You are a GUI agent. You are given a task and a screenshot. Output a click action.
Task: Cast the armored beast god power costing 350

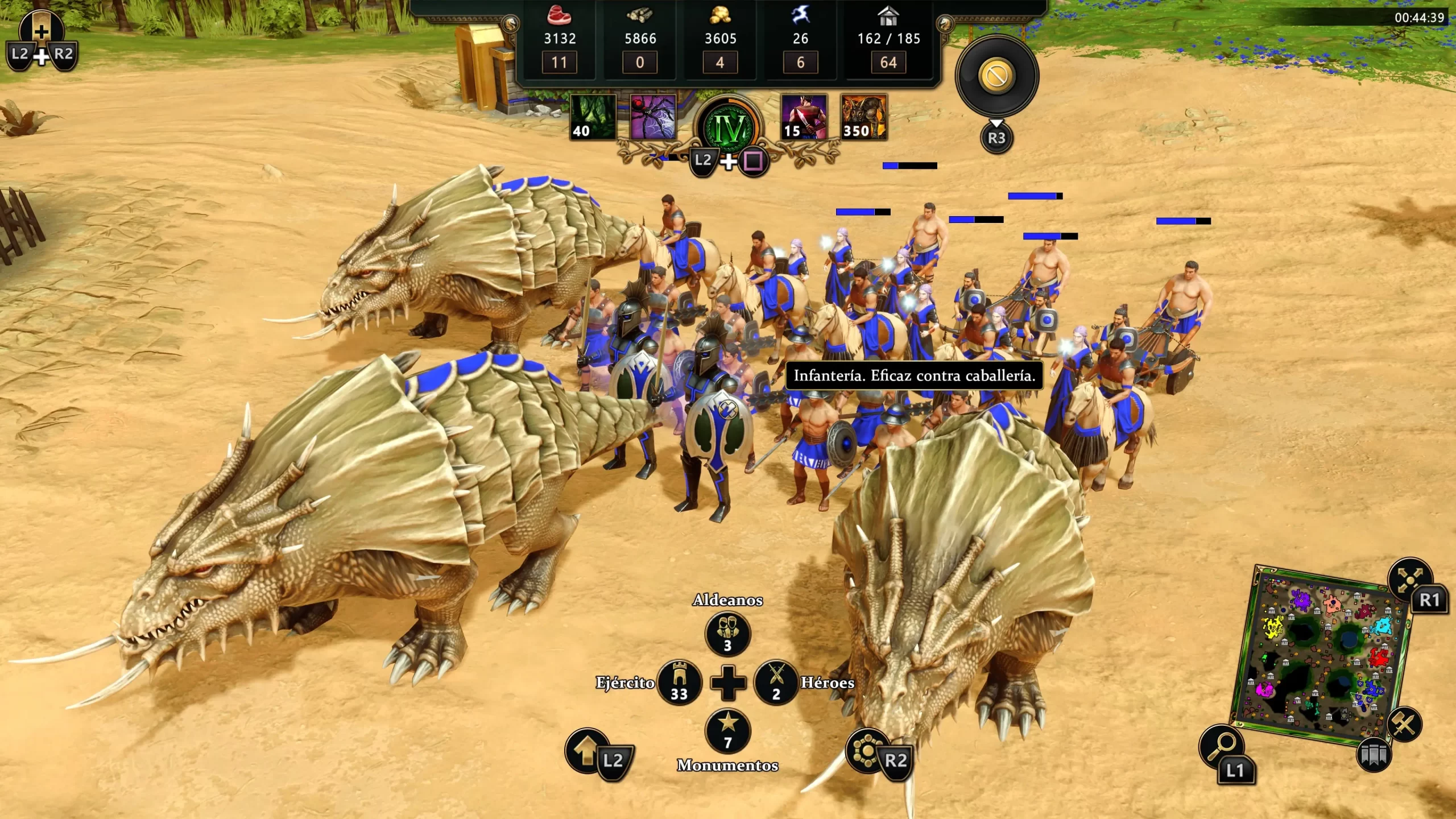pyautogui.click(x=863, y=117)
